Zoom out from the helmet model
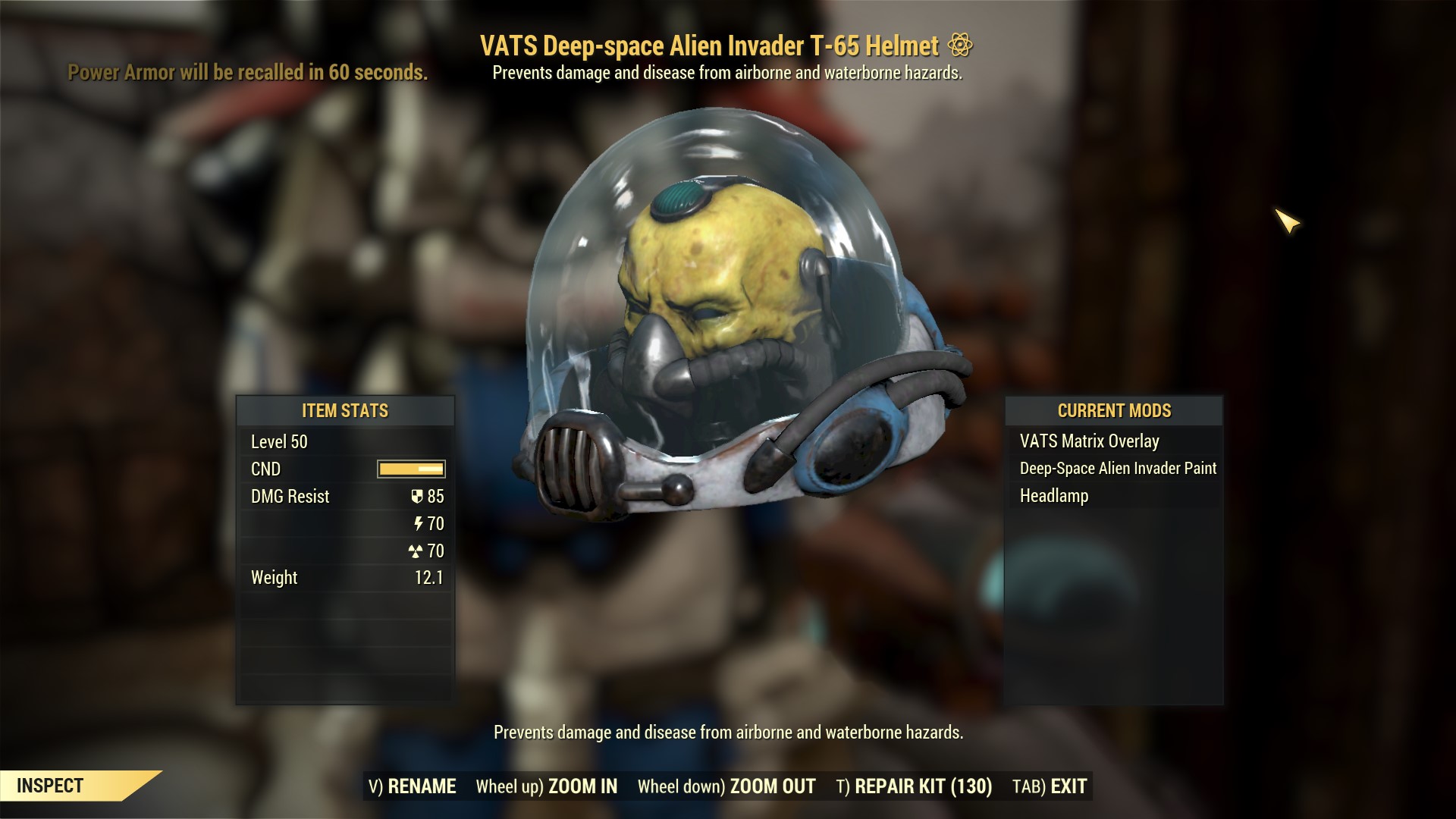Image resolution: width=1456 pixels, height=819 pixels. click(x=726, y=786)
